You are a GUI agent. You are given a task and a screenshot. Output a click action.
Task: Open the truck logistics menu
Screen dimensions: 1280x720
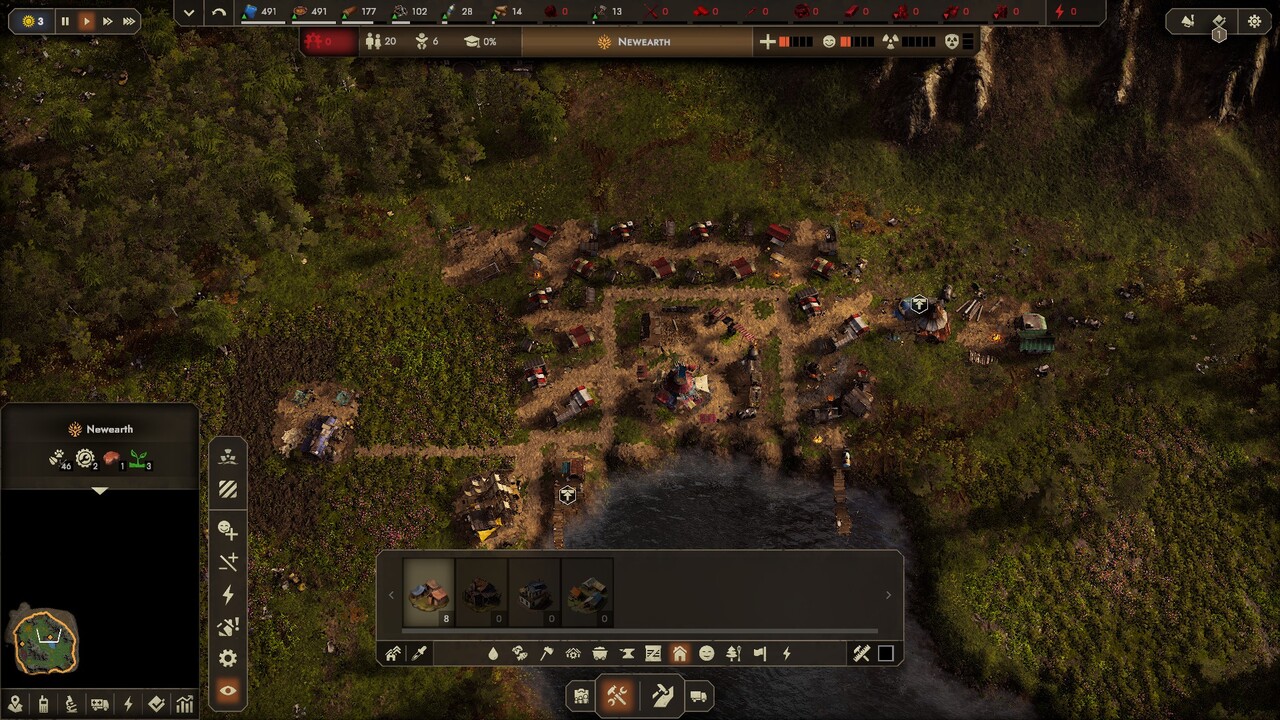tap(698, 696)
